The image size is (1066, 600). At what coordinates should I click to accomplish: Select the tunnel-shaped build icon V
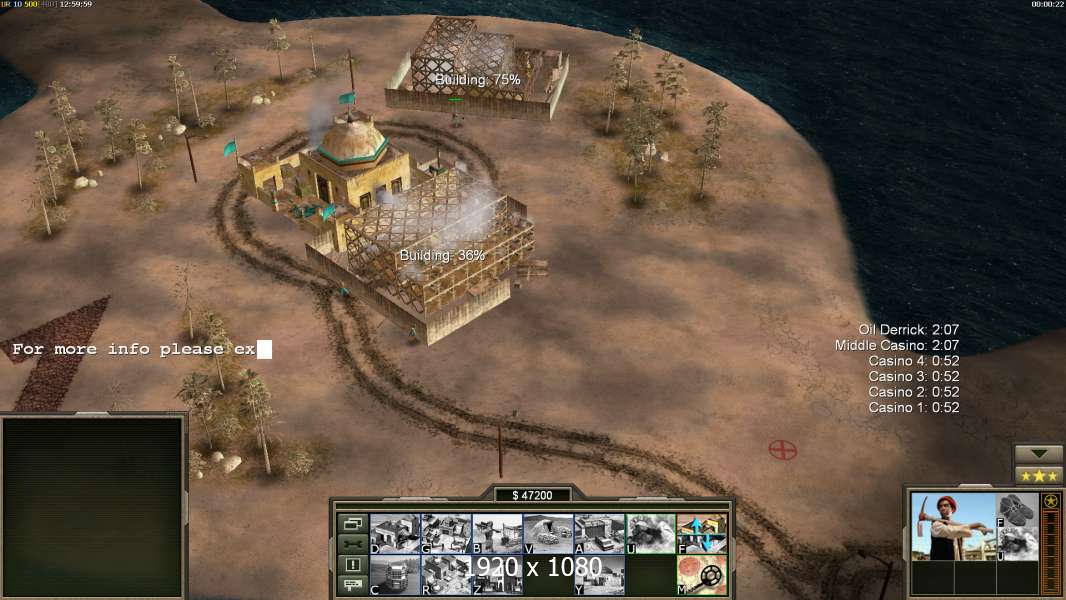[548, 534]
